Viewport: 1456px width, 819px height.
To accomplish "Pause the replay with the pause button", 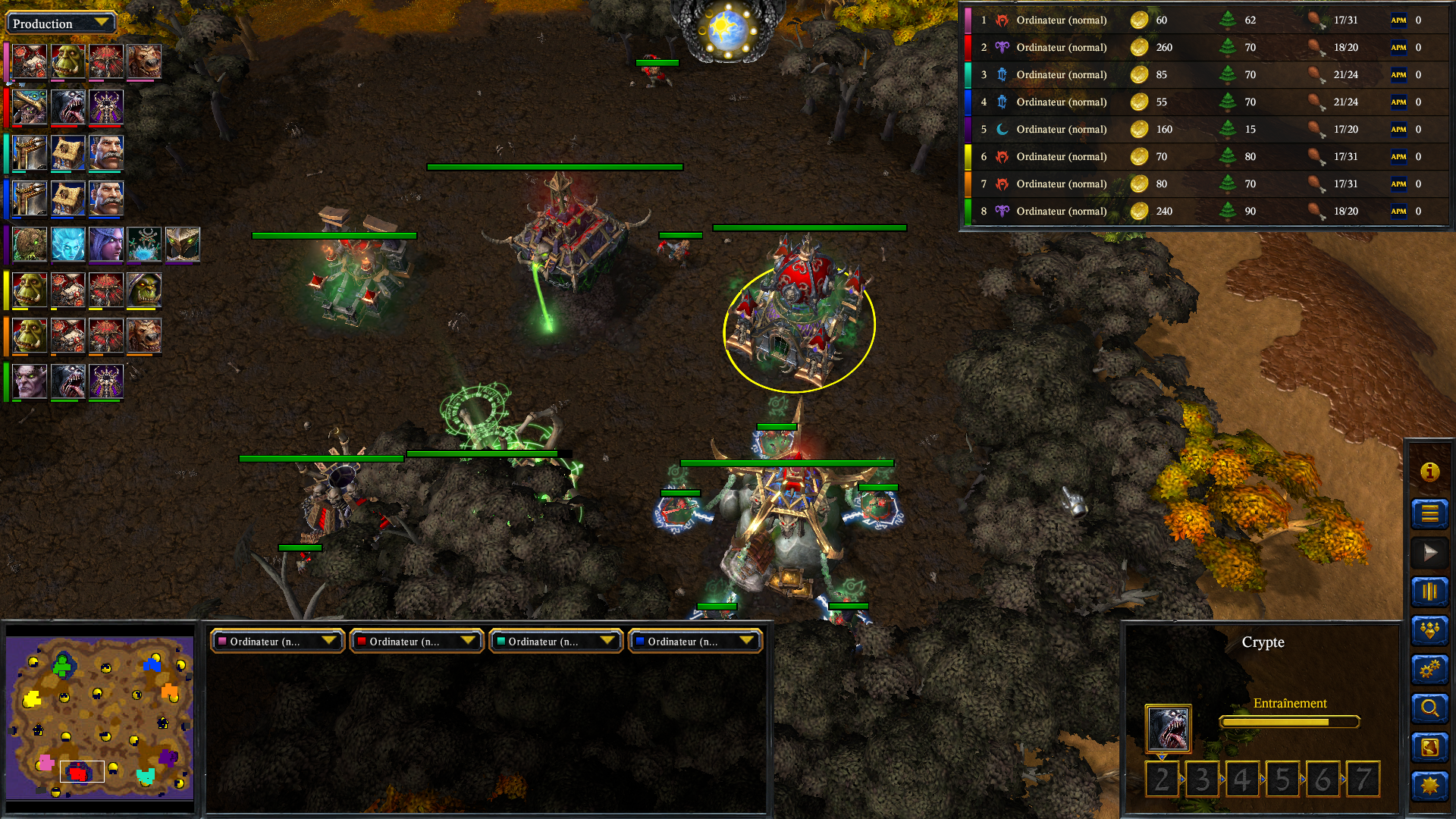I will point(1429,592).
